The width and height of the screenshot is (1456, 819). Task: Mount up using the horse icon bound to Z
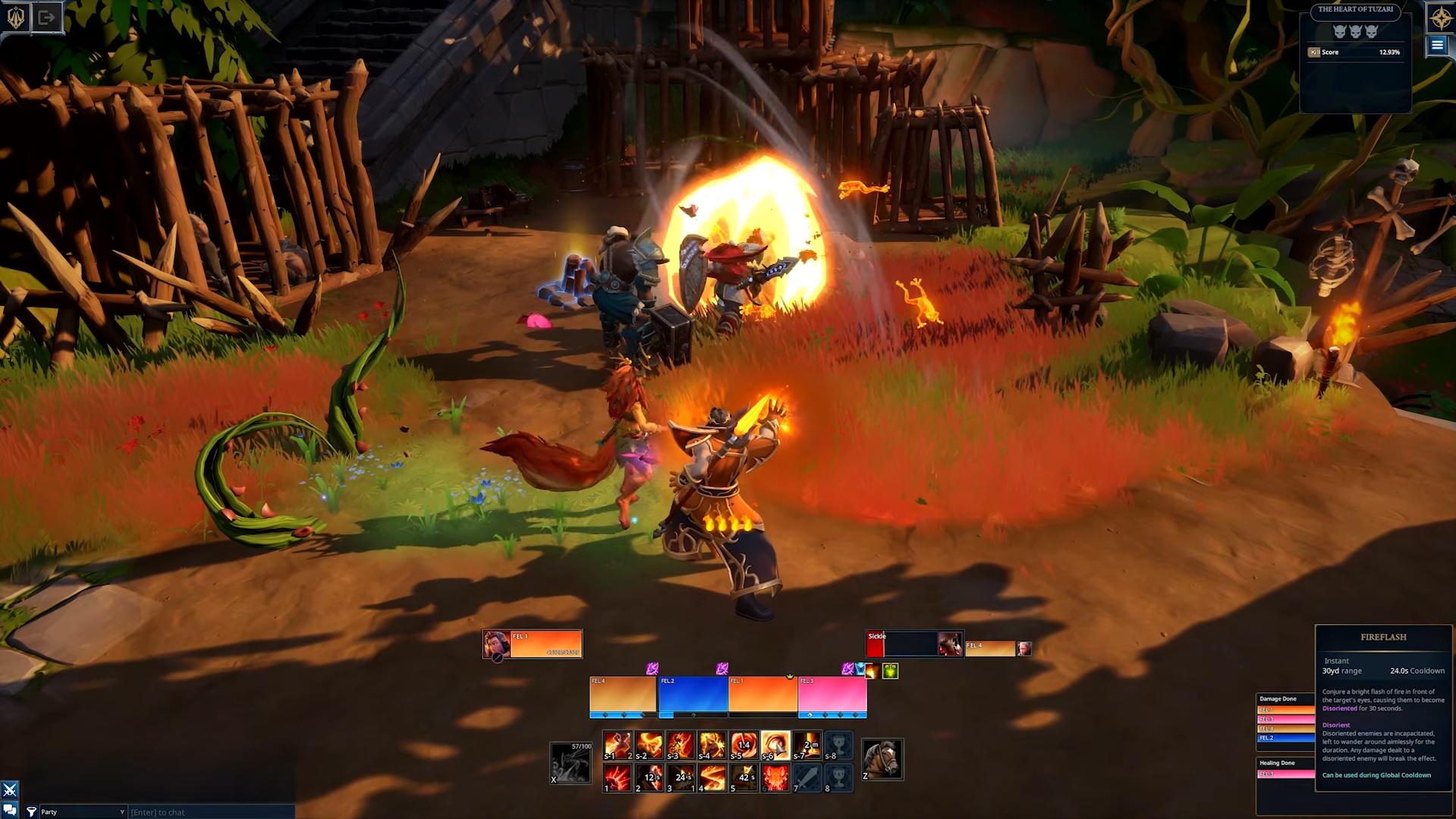tap(882, 759)
